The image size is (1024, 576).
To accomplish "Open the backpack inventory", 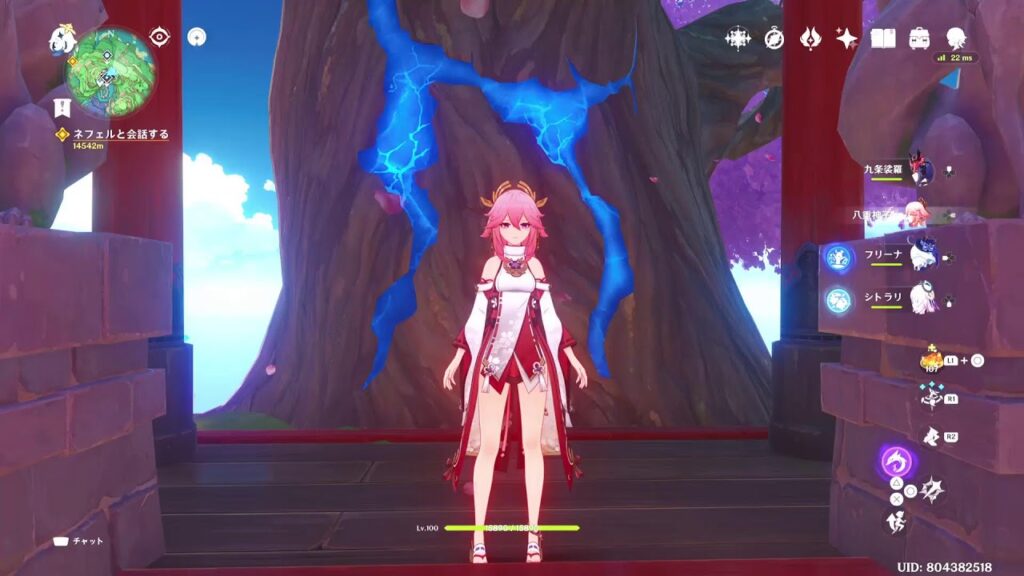I will [918, 38].
